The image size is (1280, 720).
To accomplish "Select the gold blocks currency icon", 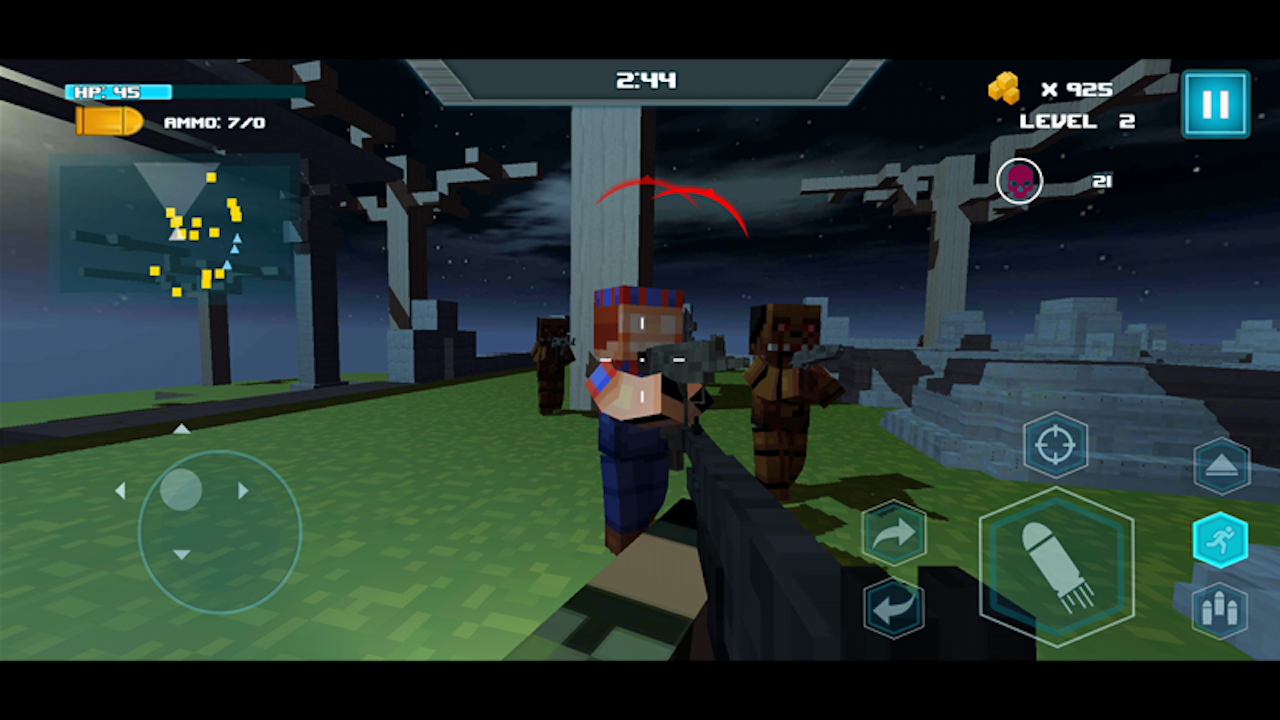I will click(1004, 90).
